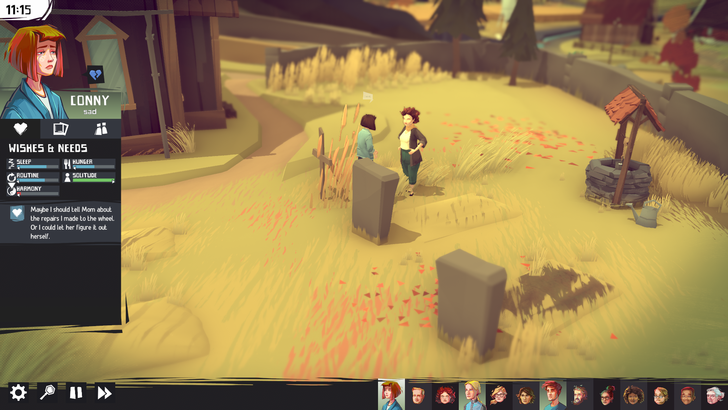The width and height of the screenshot is (728, 410).
Task: Choose the grey-haired elderly woman portrait
Action: [714, 396]
